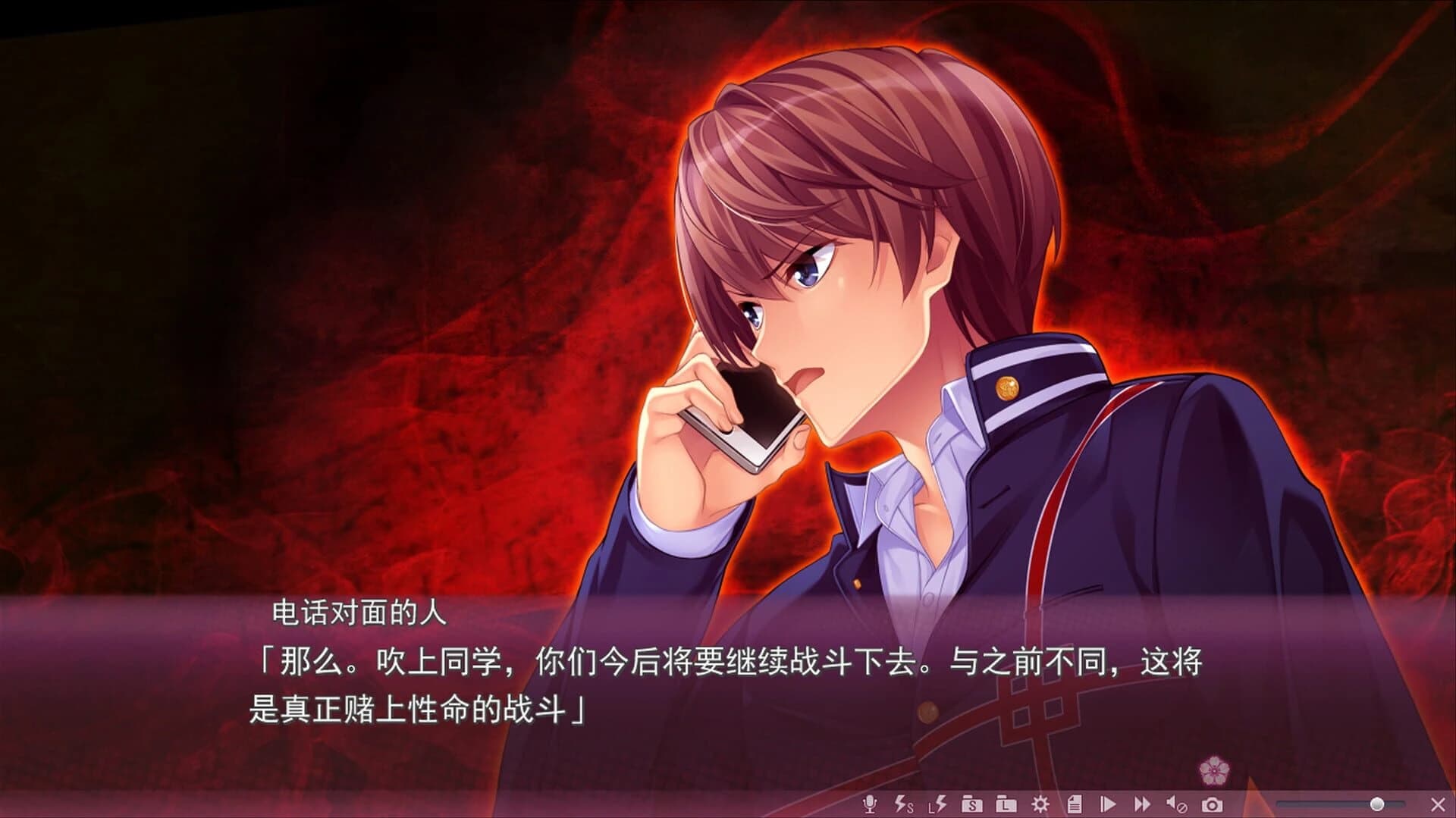Capture a screenshot with the camera icon
Image resolution: width=1456 pixels, height=818 pixels.
tap(1213, 805)
